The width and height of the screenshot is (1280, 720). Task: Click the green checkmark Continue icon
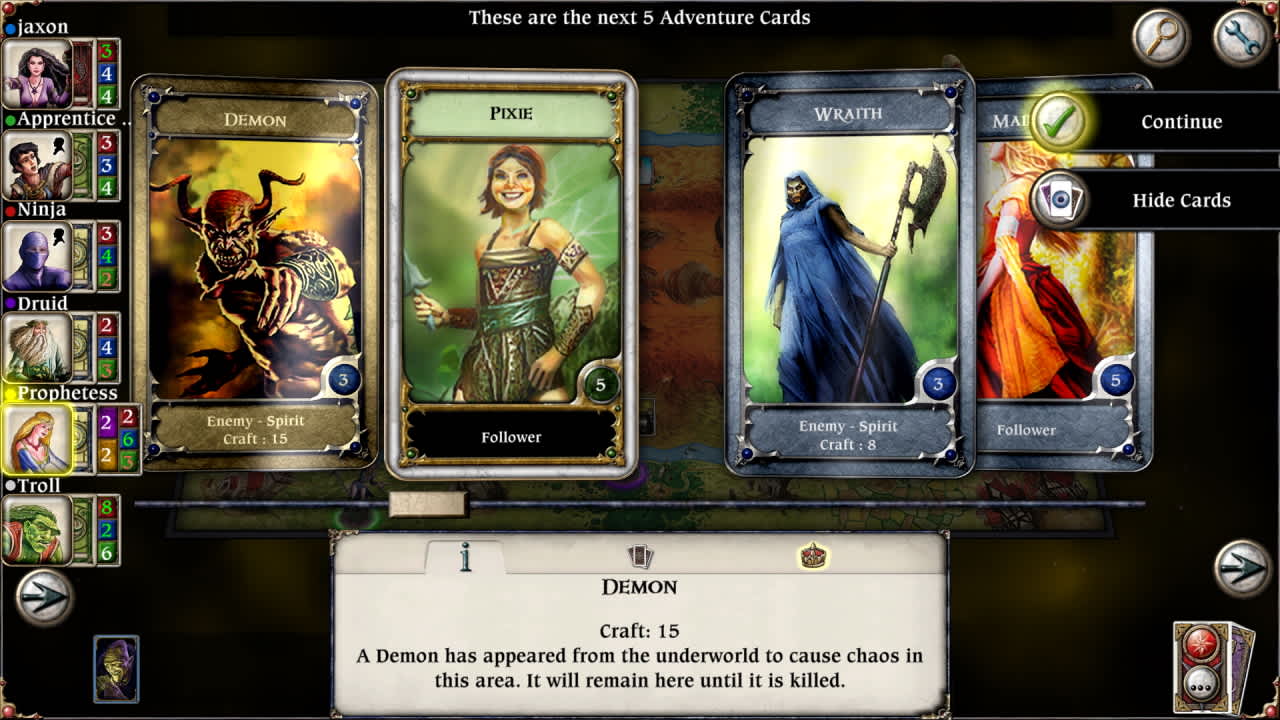[x=1062, y=122]
